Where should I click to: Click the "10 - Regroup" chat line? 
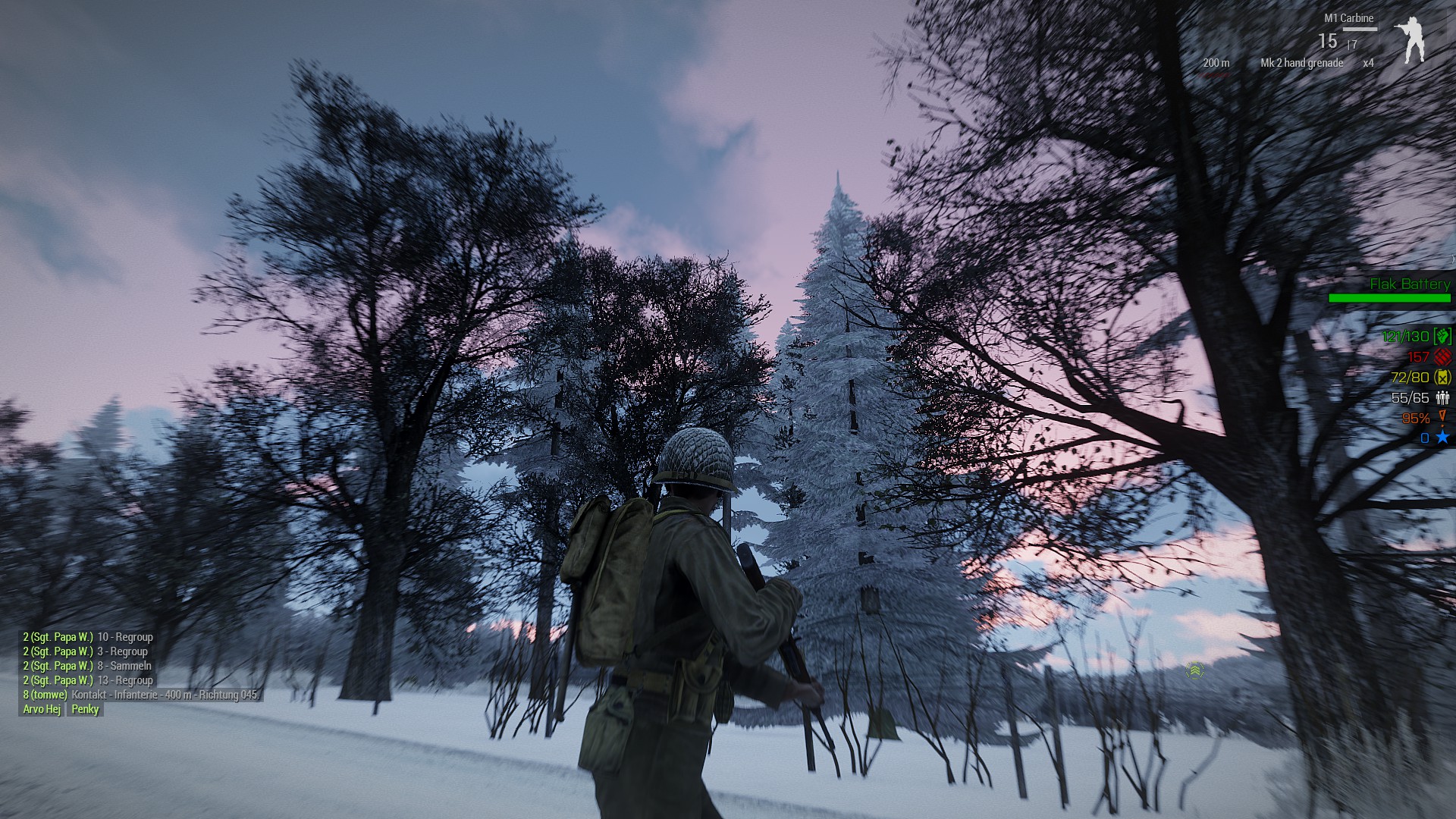[88, 637]
